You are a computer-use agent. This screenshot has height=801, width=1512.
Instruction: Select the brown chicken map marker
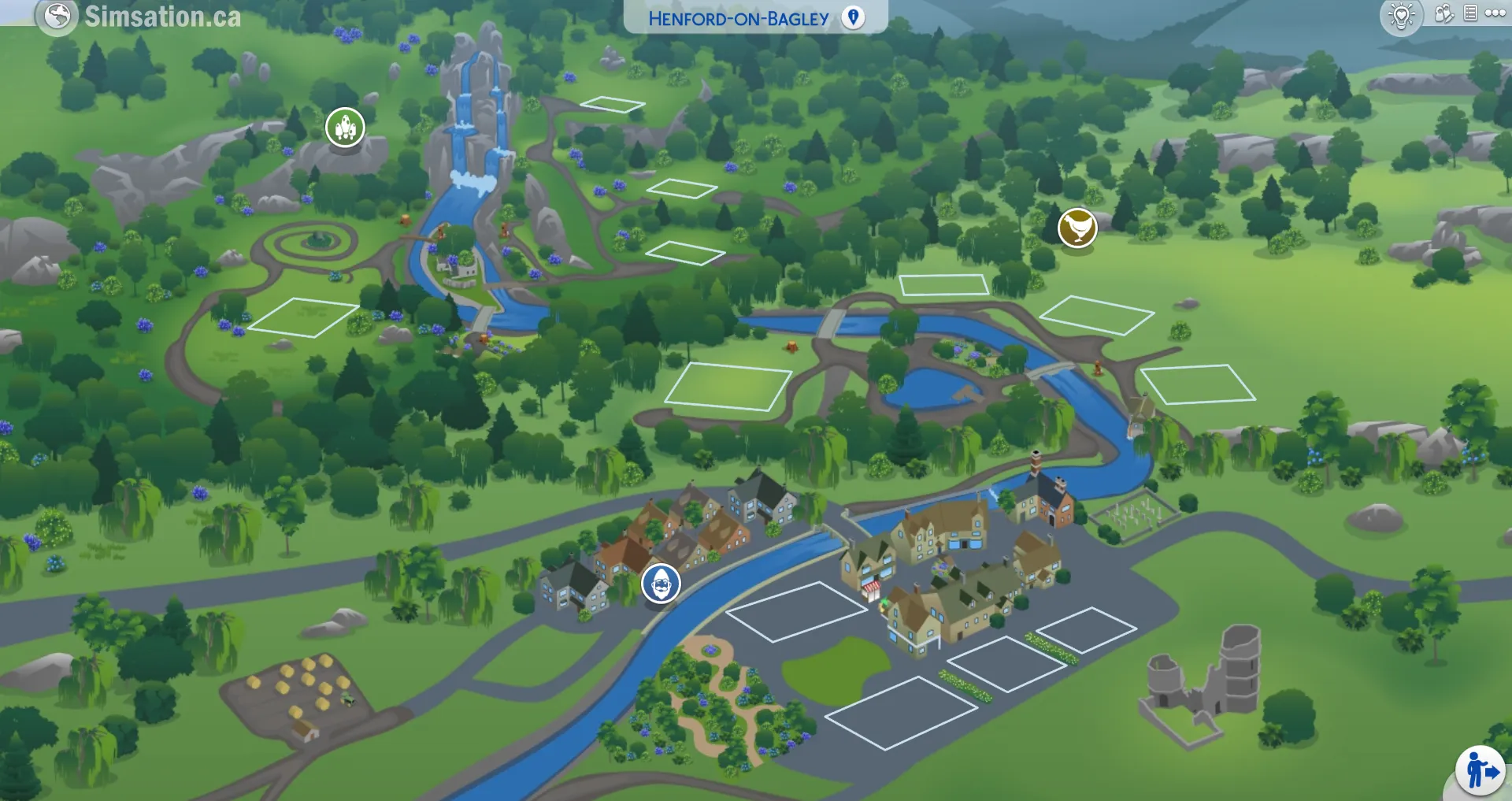click(1077, 228)
